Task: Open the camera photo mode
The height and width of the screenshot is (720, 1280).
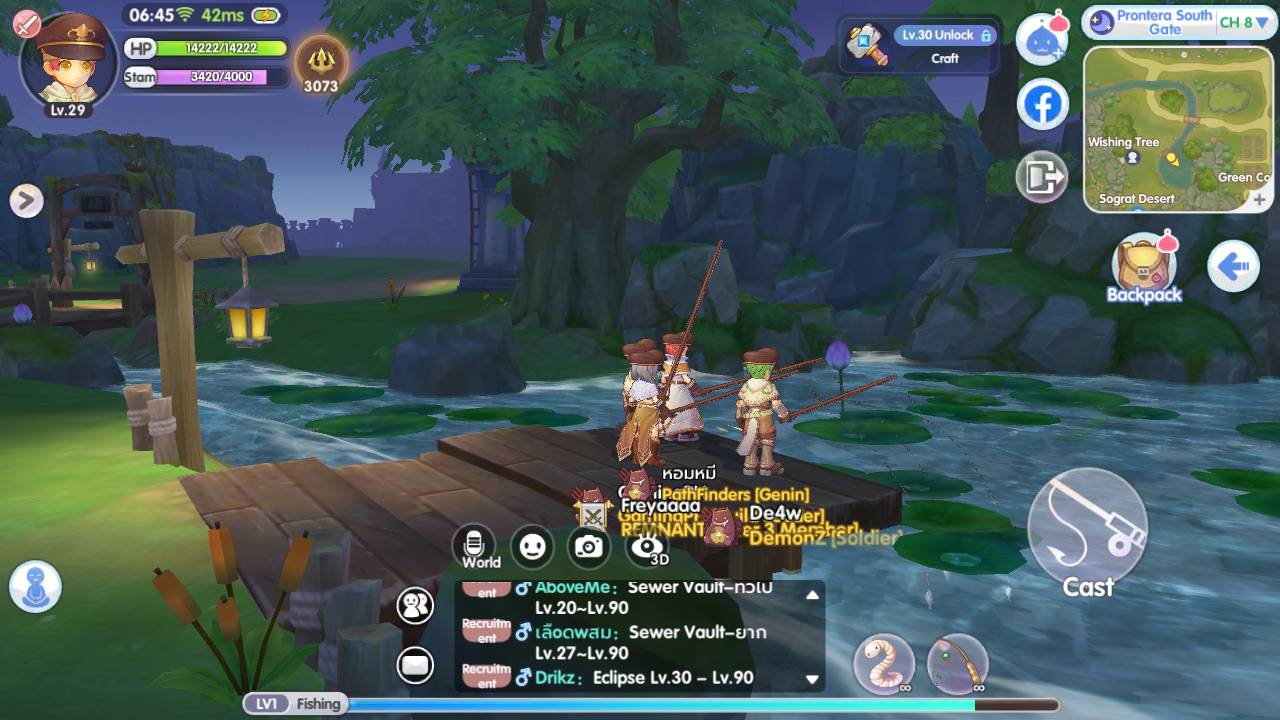Action: [x=589, y=546]
